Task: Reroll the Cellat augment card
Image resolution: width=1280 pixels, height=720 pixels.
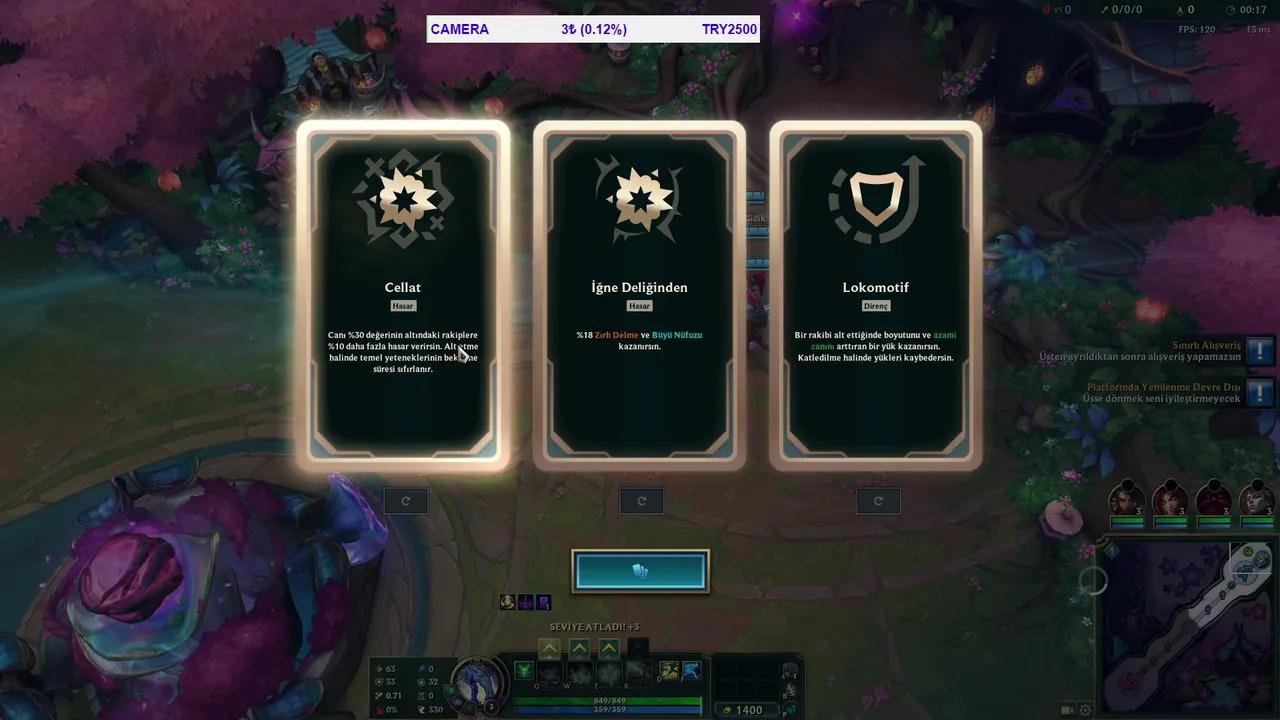Action: 405,500
